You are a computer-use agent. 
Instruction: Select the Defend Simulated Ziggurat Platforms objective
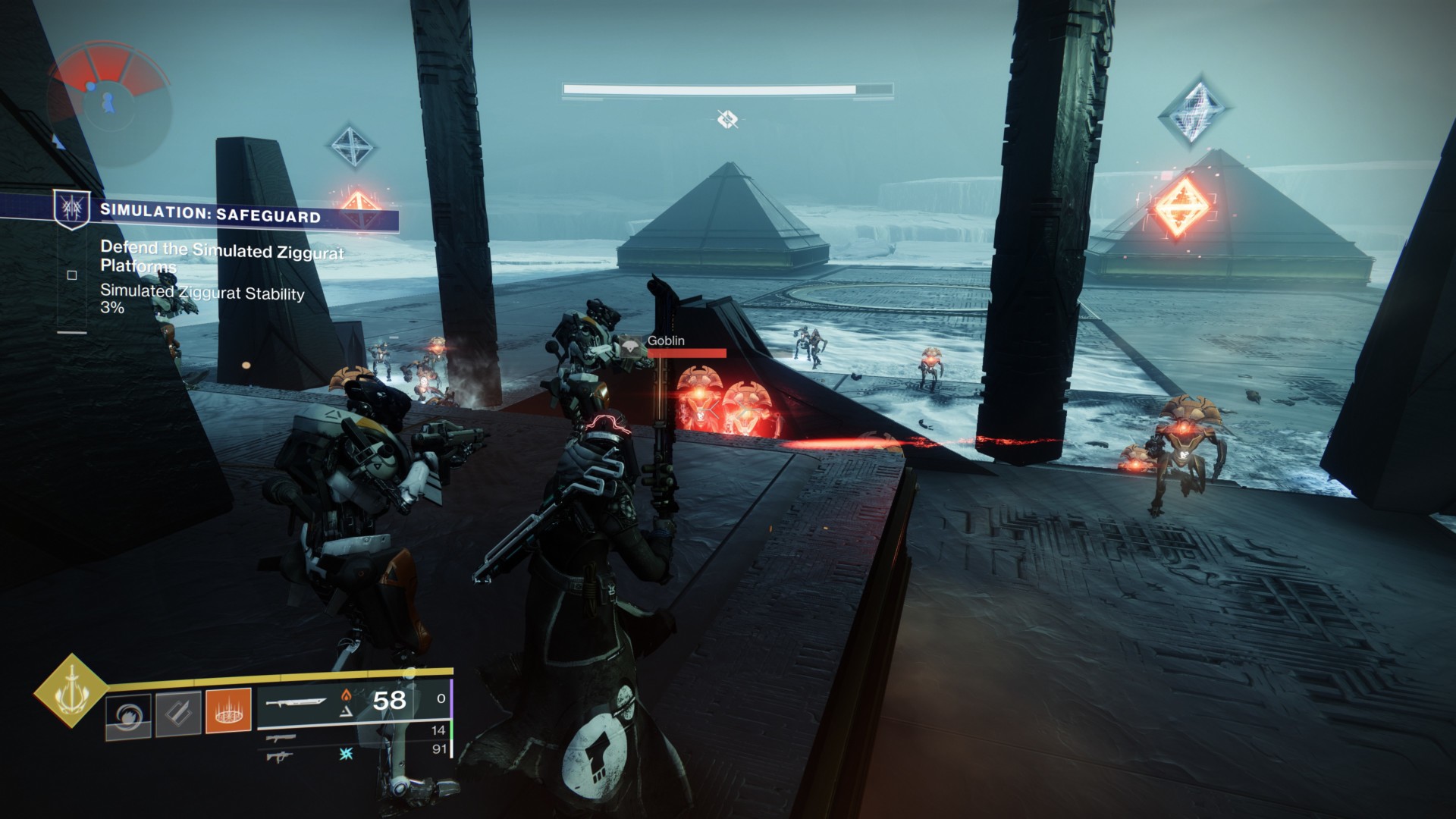221,257
